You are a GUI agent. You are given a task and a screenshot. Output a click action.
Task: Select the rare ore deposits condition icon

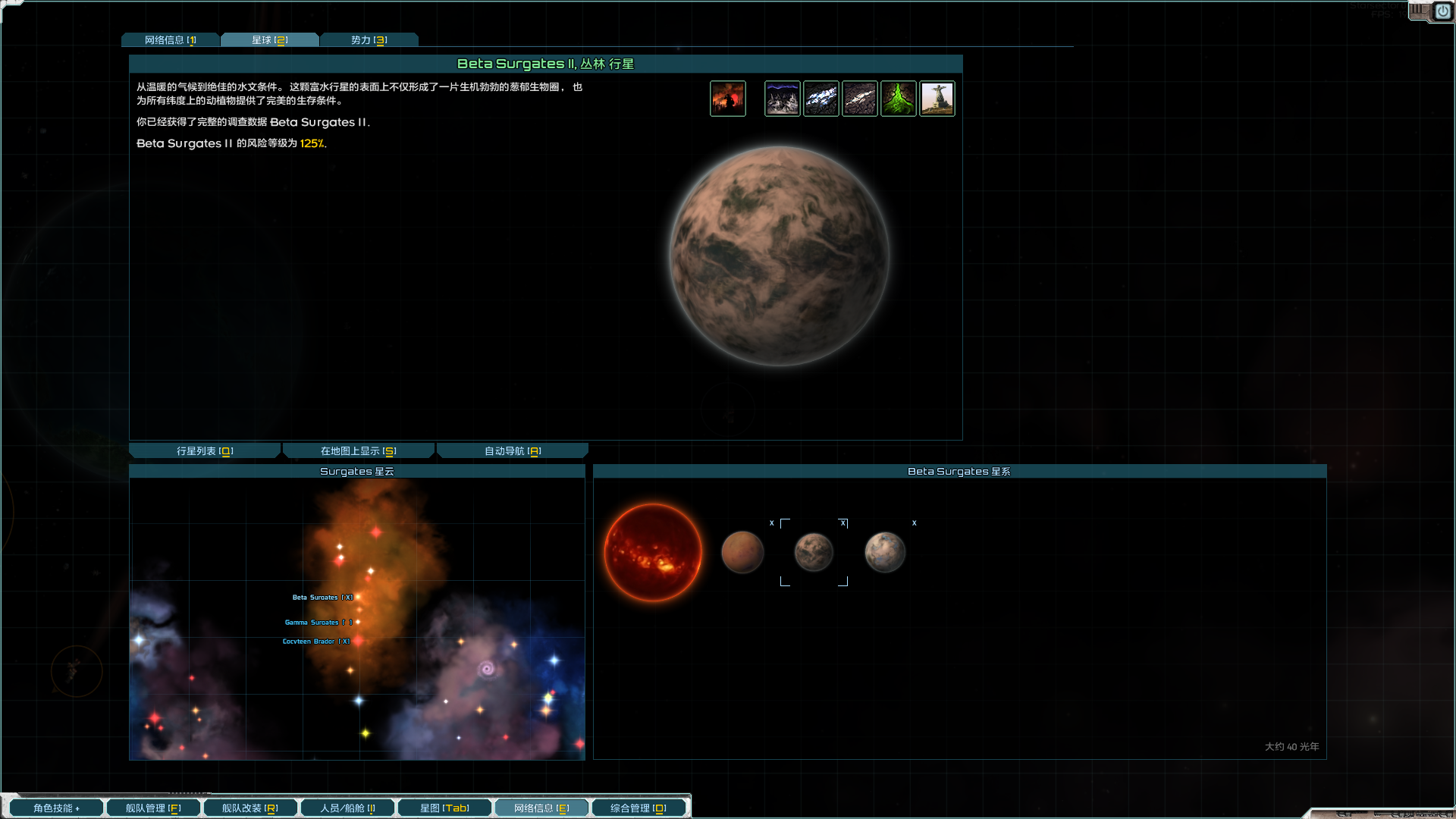tap(859, 98)
